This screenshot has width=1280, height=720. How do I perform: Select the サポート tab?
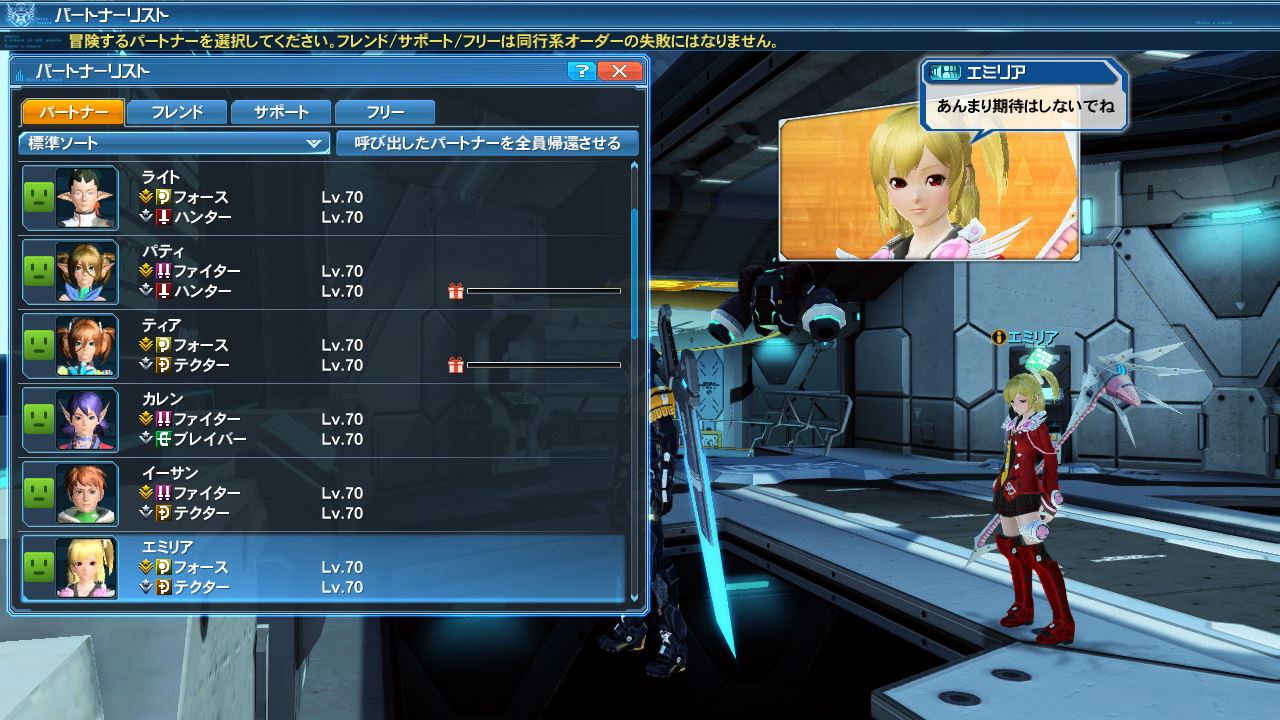point(281,112)
